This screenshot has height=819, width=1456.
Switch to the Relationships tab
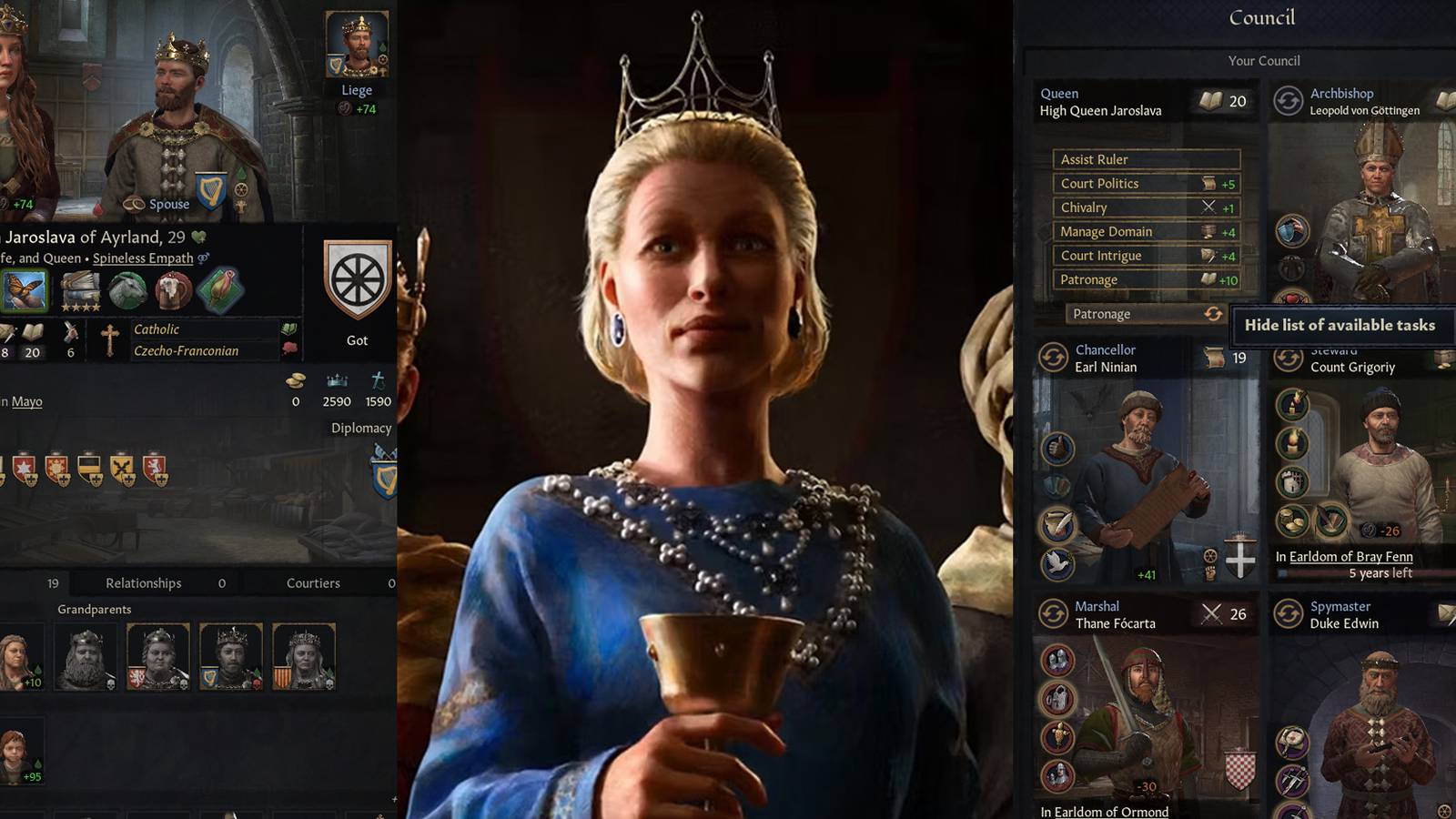coord(144,582)
